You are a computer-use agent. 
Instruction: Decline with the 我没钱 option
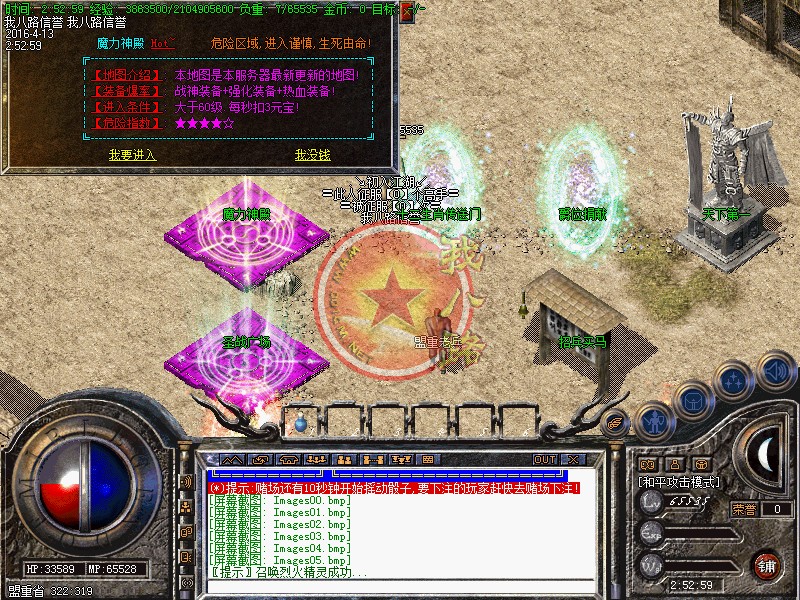312,155
